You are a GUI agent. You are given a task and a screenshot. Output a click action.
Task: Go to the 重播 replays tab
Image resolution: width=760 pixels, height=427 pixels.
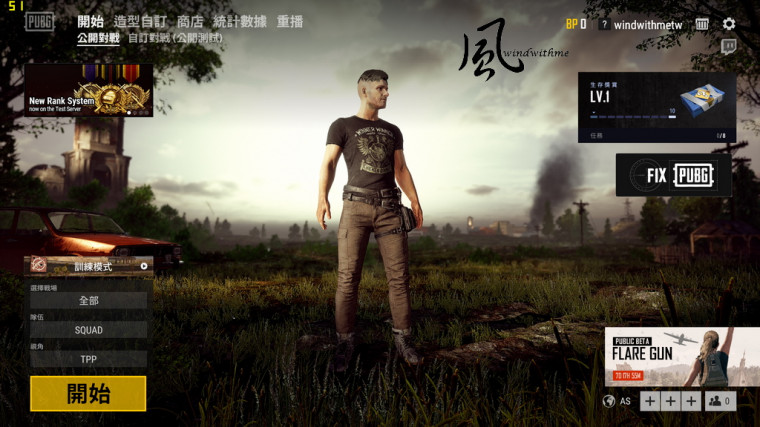290,22
